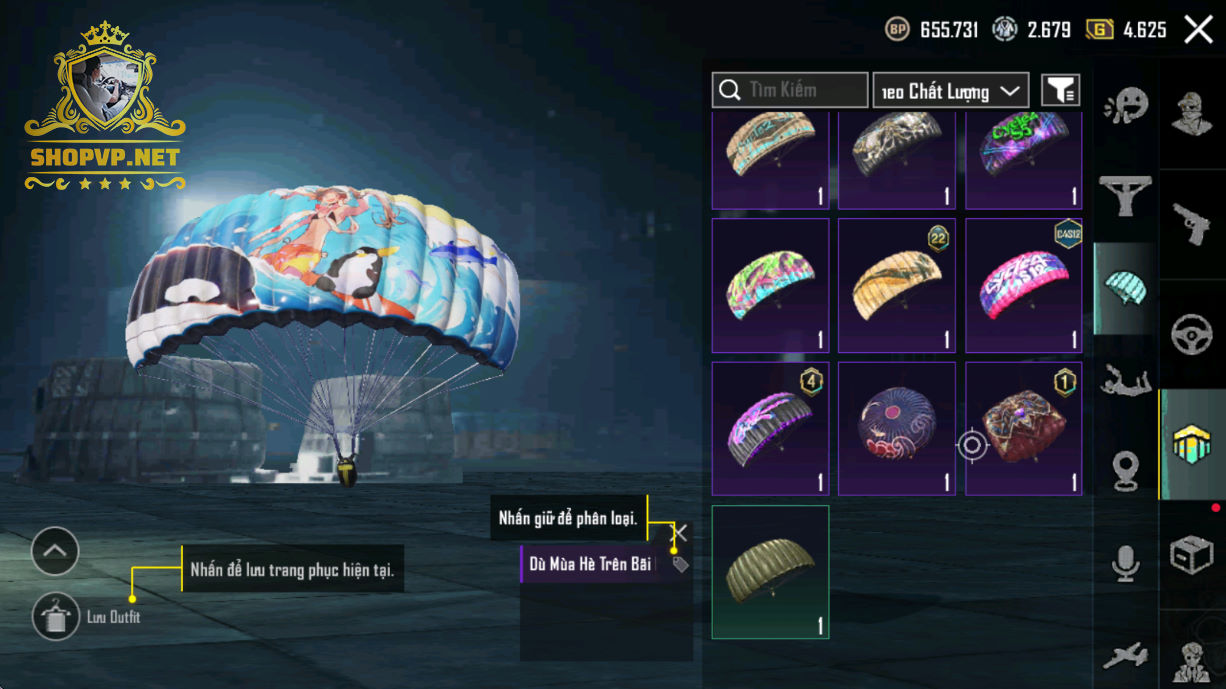Switch to the emote face subcategory
This screenshot has width=1226, height=689.
[x=1126, y=105]
